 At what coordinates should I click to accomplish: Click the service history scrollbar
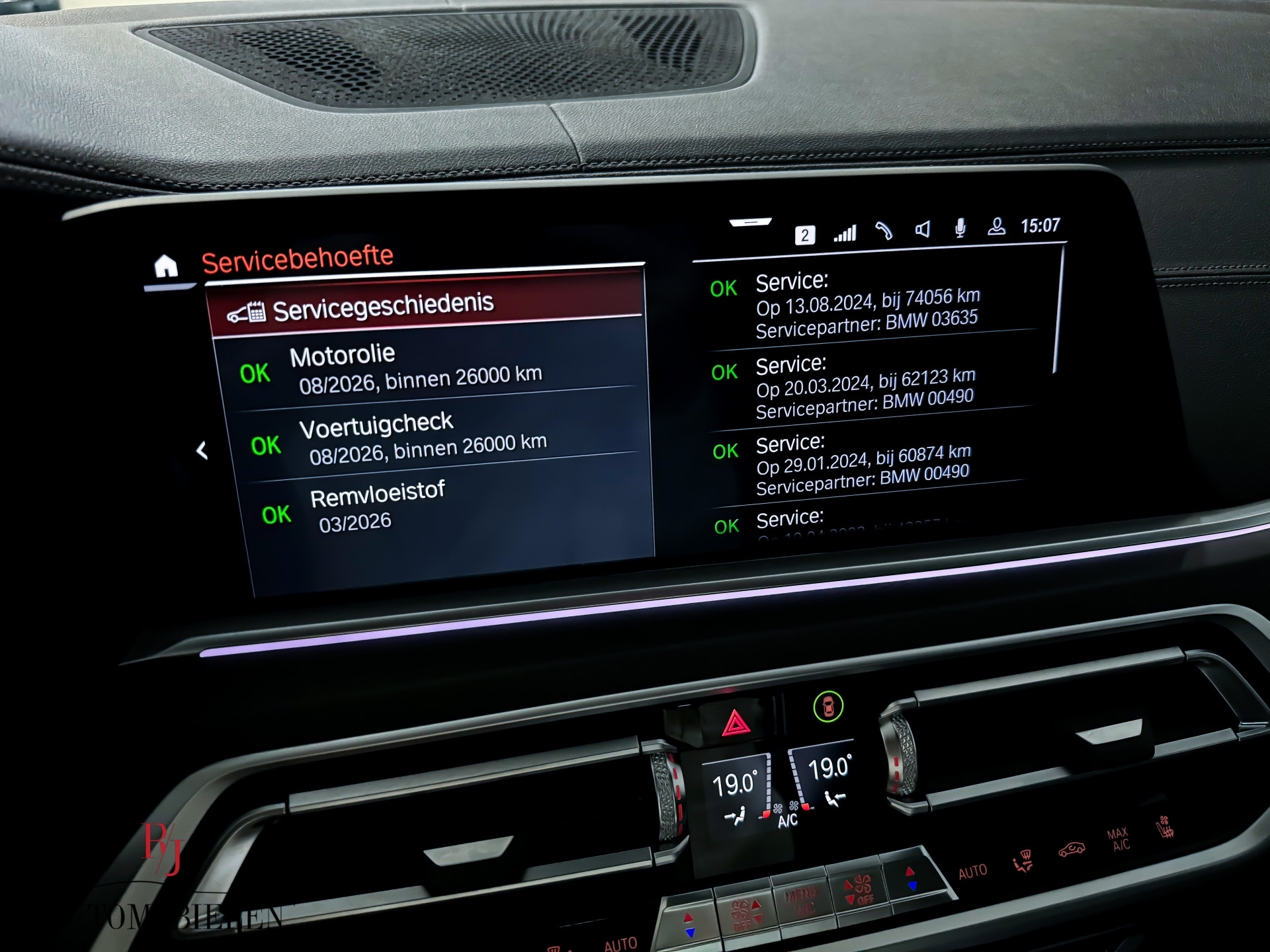click(1059, 311)
